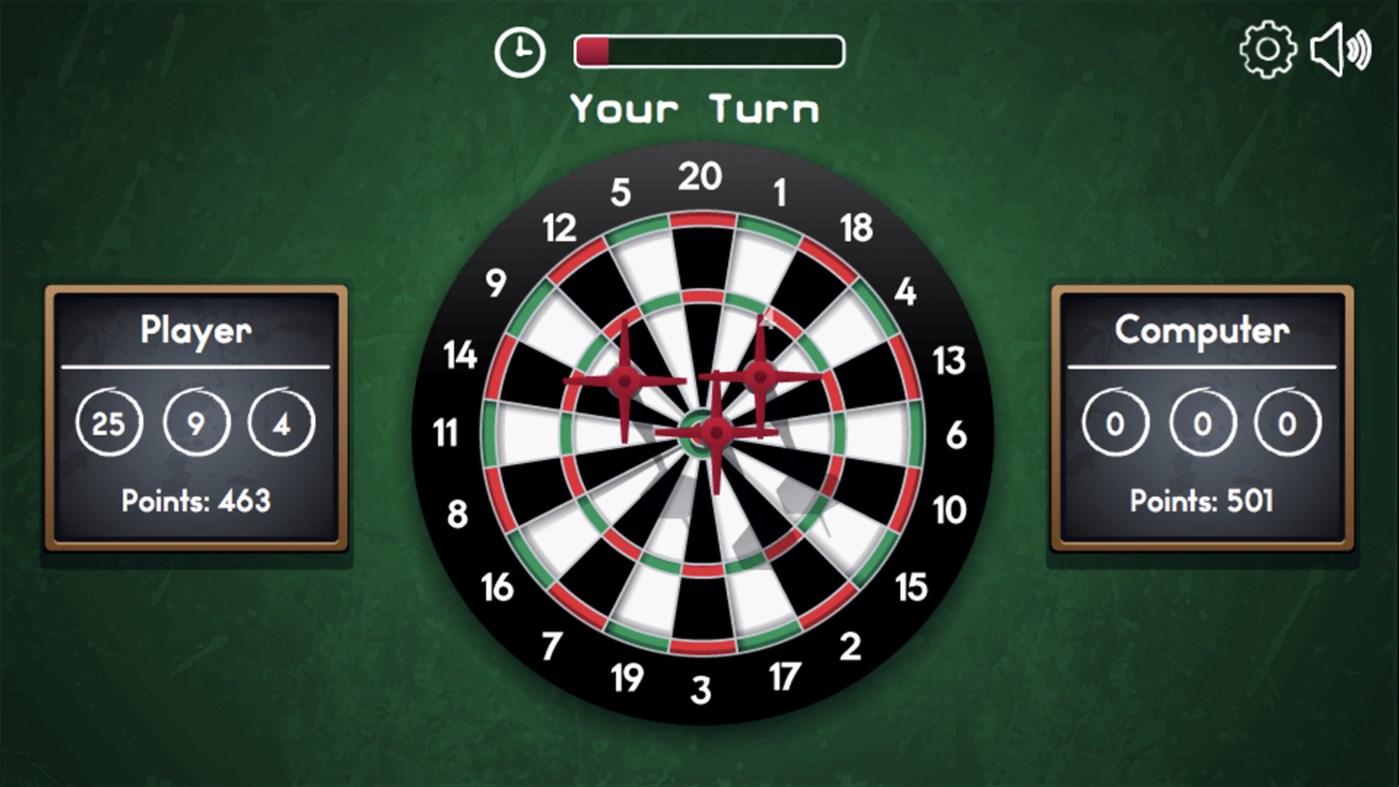The height and width of the screenshot is (787, 1399).
Task: Click the dart stuck in the bullseye
Action: coord(716,435)
